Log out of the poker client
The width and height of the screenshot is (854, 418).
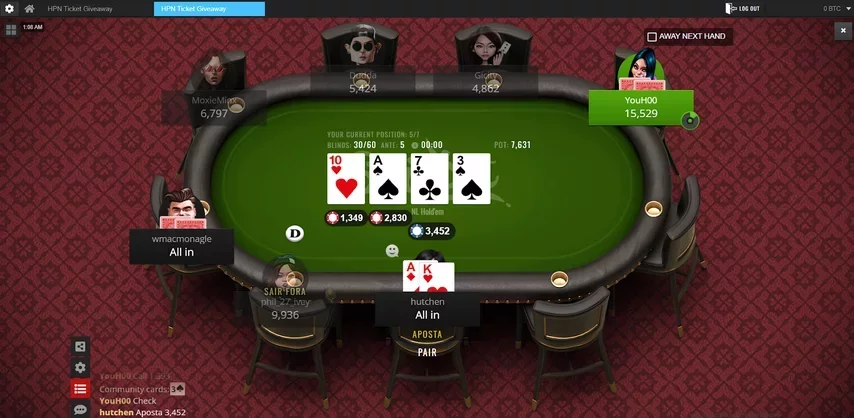(x=745, y=9)
